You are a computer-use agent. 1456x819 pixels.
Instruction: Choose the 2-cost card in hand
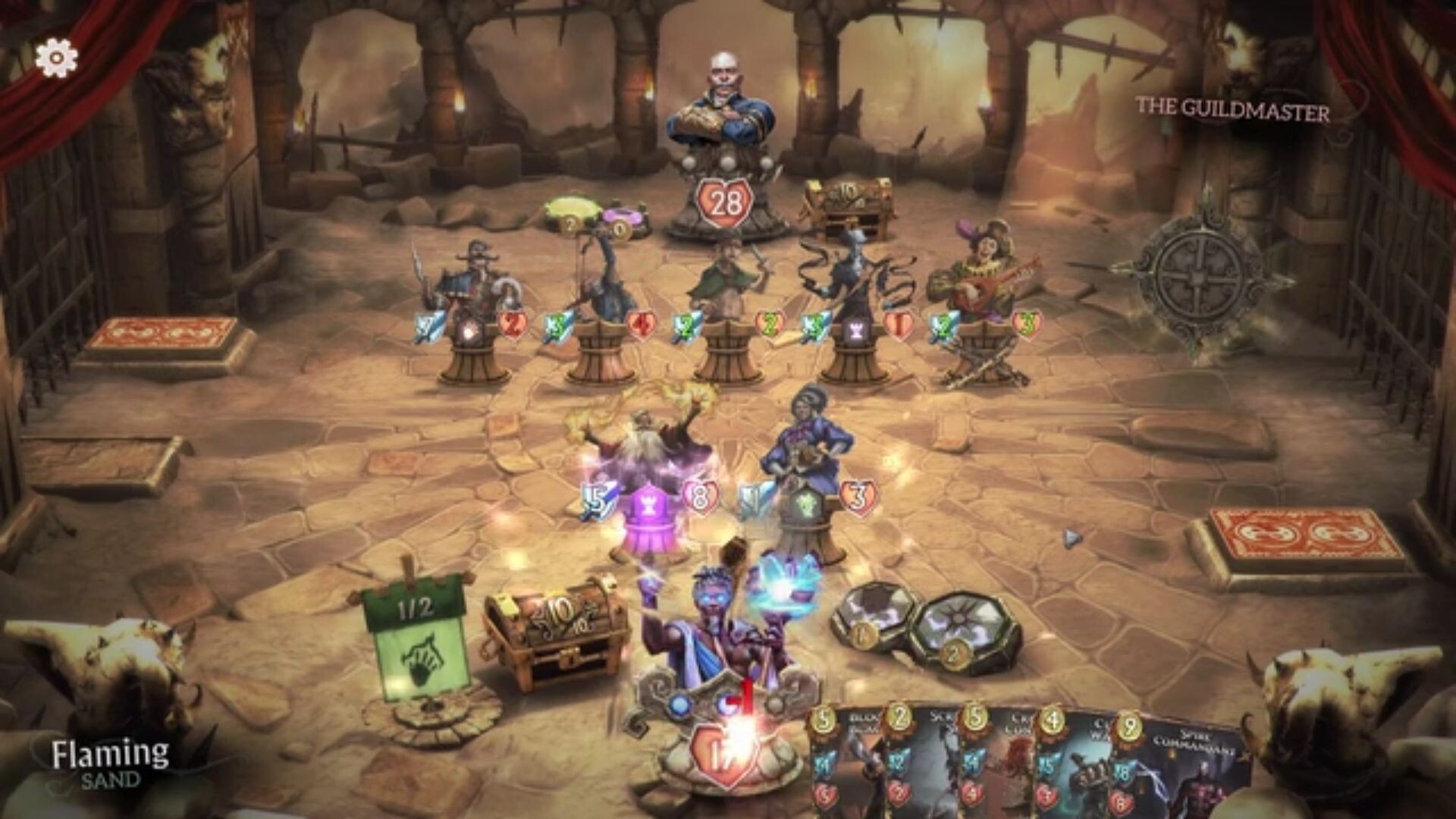[x=921, y=766]
